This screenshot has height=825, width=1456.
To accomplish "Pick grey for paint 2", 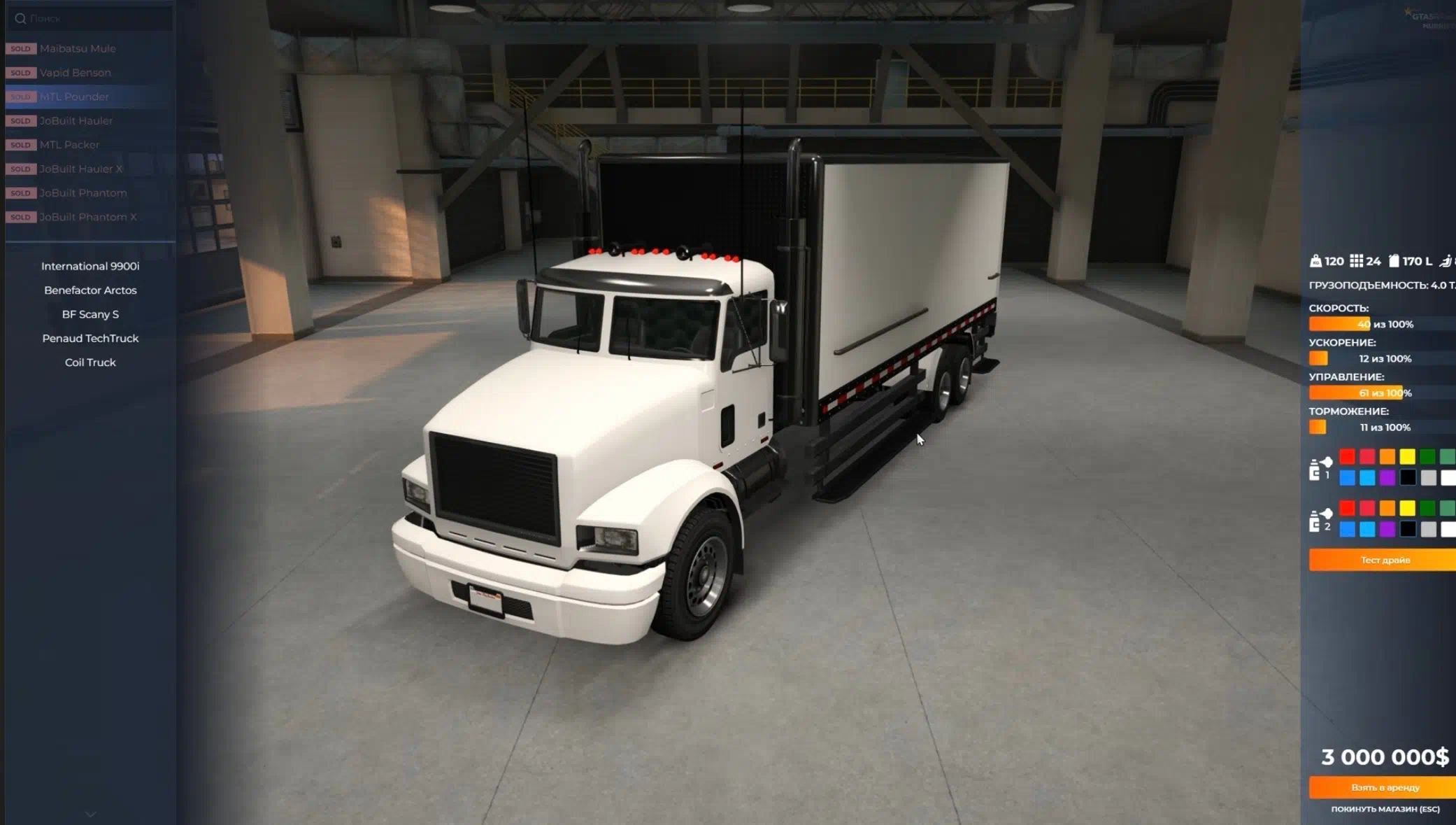I will point(1428,529).
